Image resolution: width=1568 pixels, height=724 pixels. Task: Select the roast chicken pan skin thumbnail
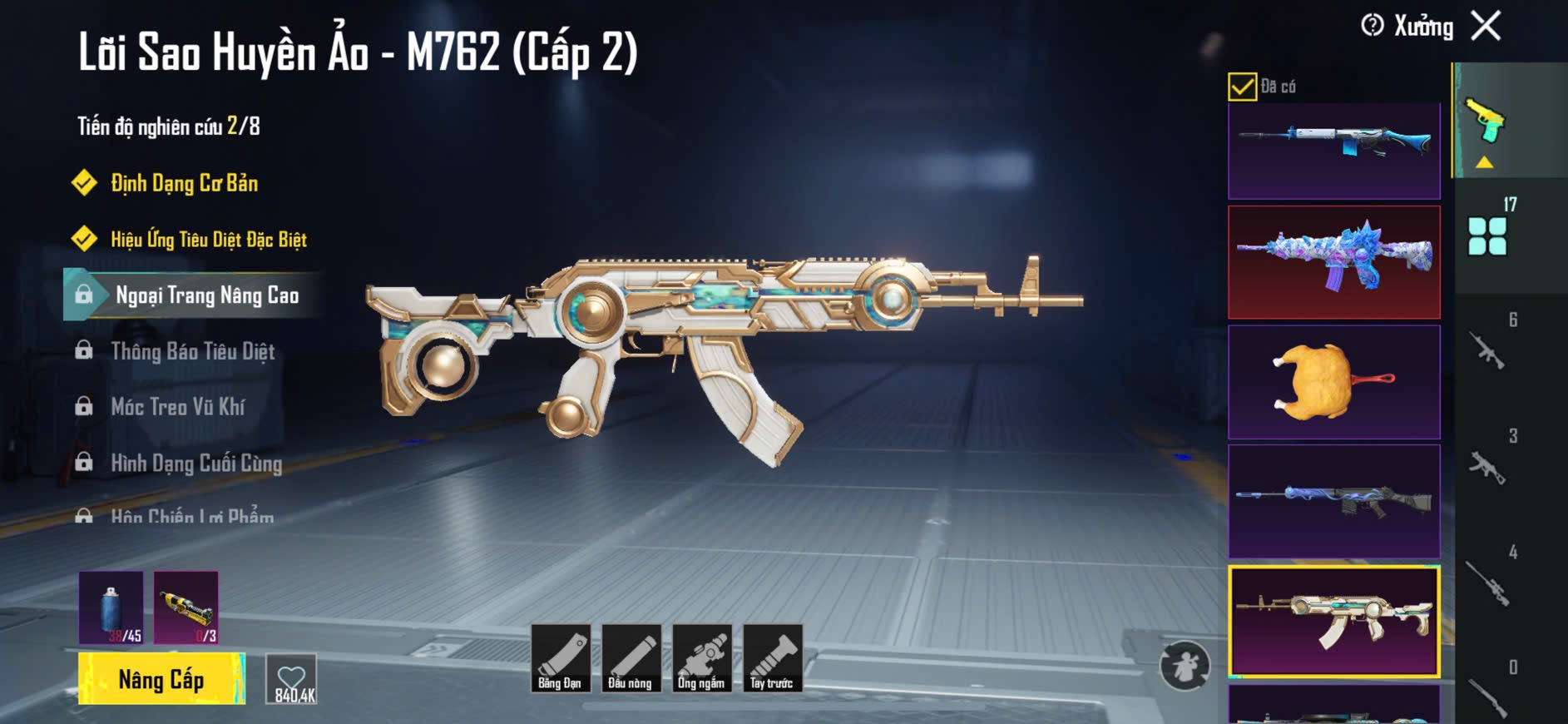click(x=1333, y=382)
